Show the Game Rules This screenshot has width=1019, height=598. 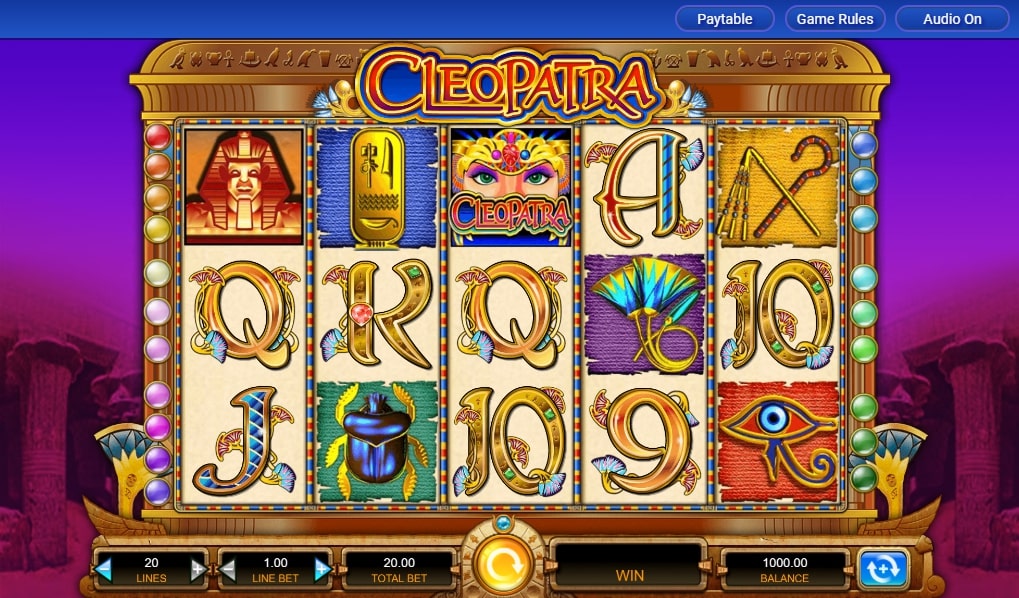(835, 19)
